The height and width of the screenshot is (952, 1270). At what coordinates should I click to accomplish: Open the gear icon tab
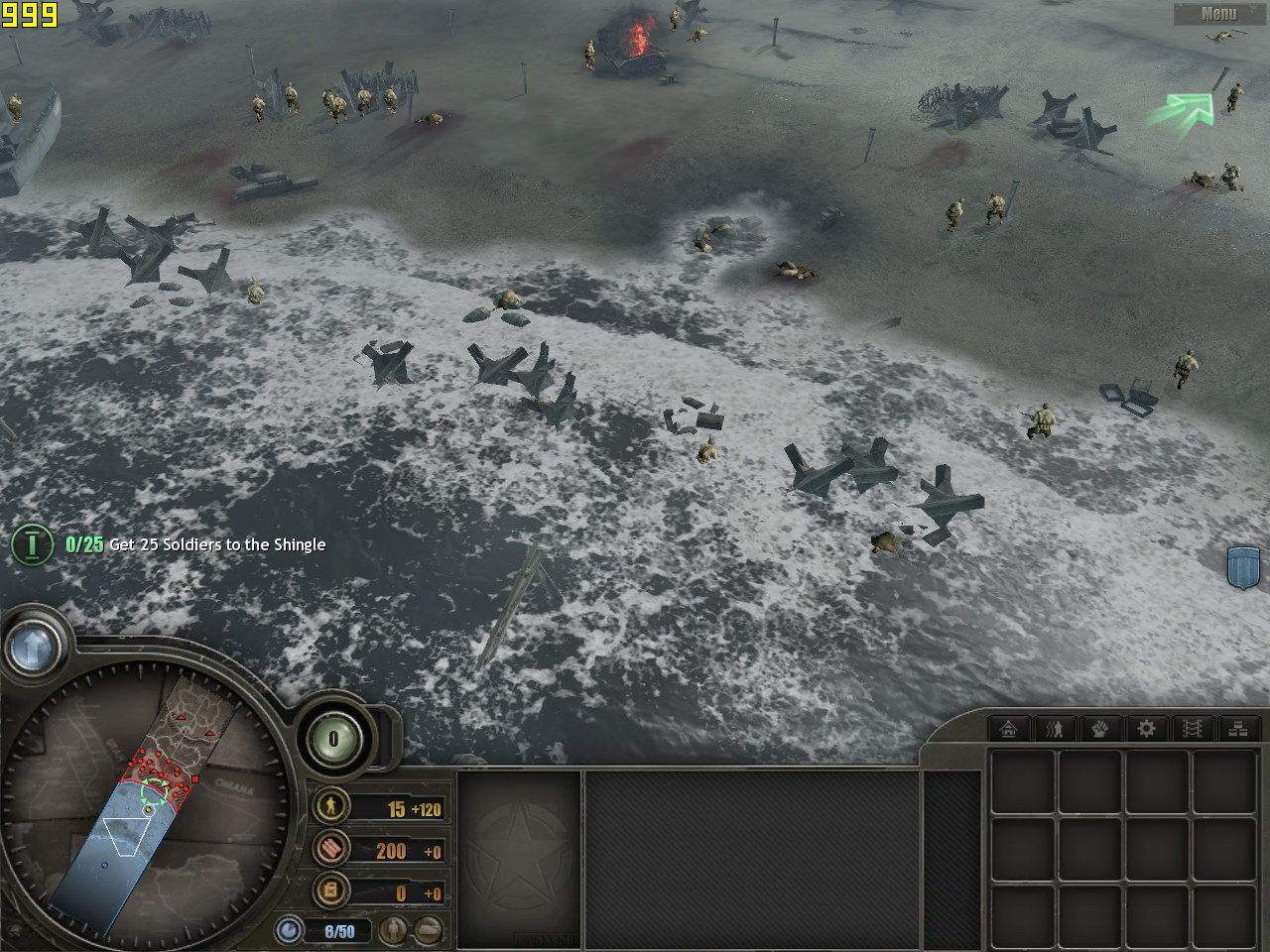pos(1146,729)
